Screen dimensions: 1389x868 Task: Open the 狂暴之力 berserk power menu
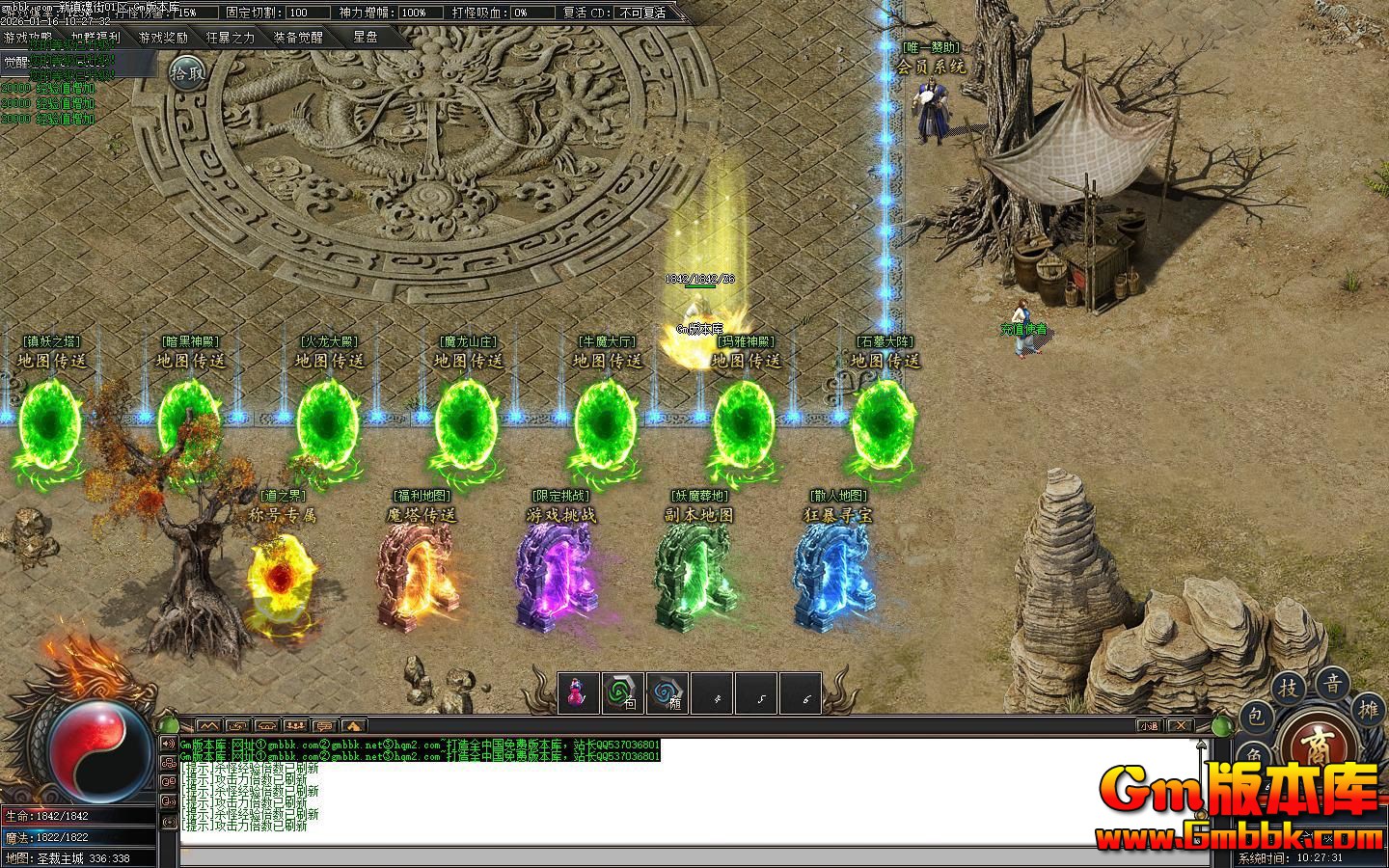coord(231,38)
